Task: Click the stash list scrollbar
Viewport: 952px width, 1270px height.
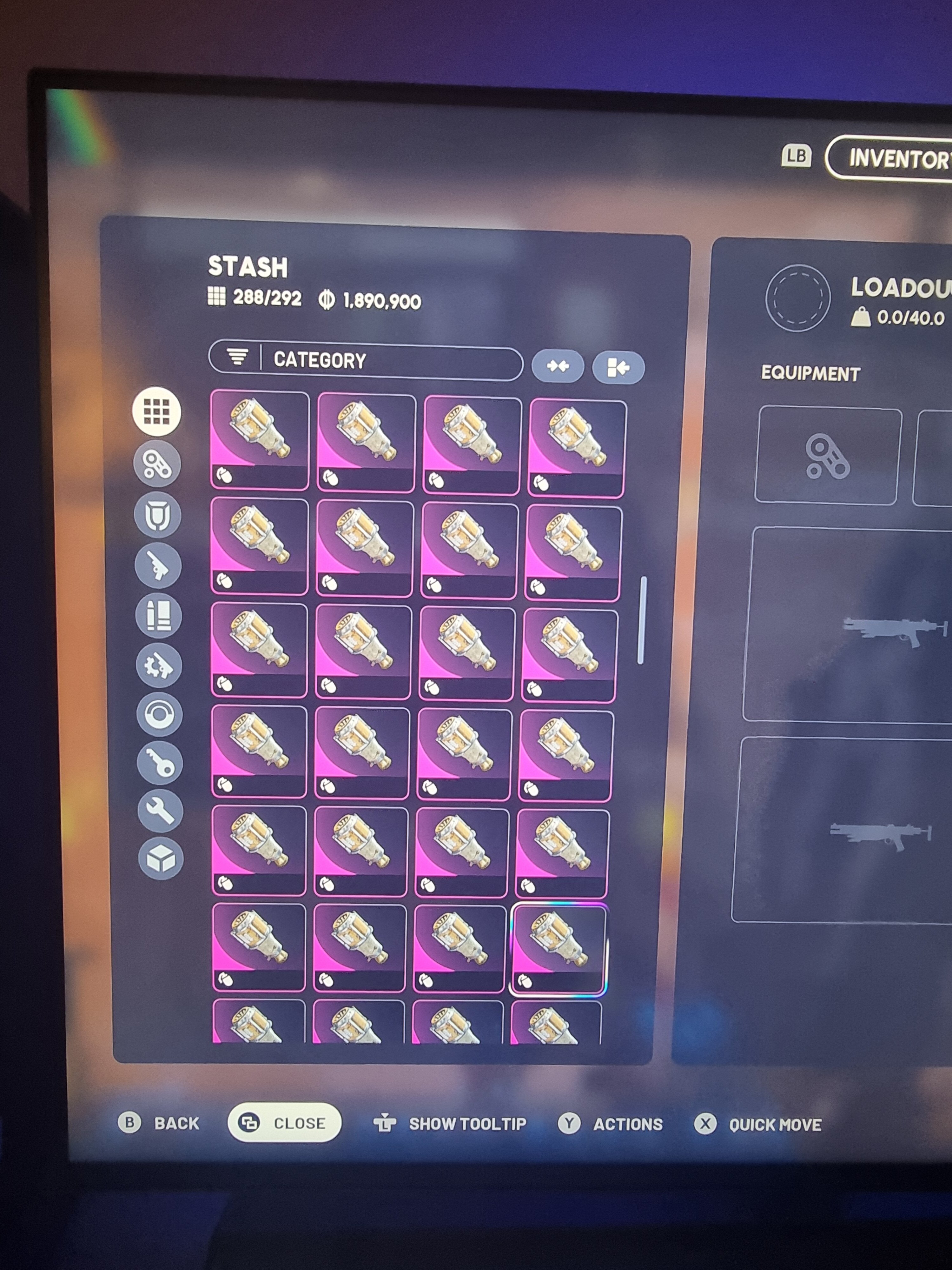Action: 642,620
